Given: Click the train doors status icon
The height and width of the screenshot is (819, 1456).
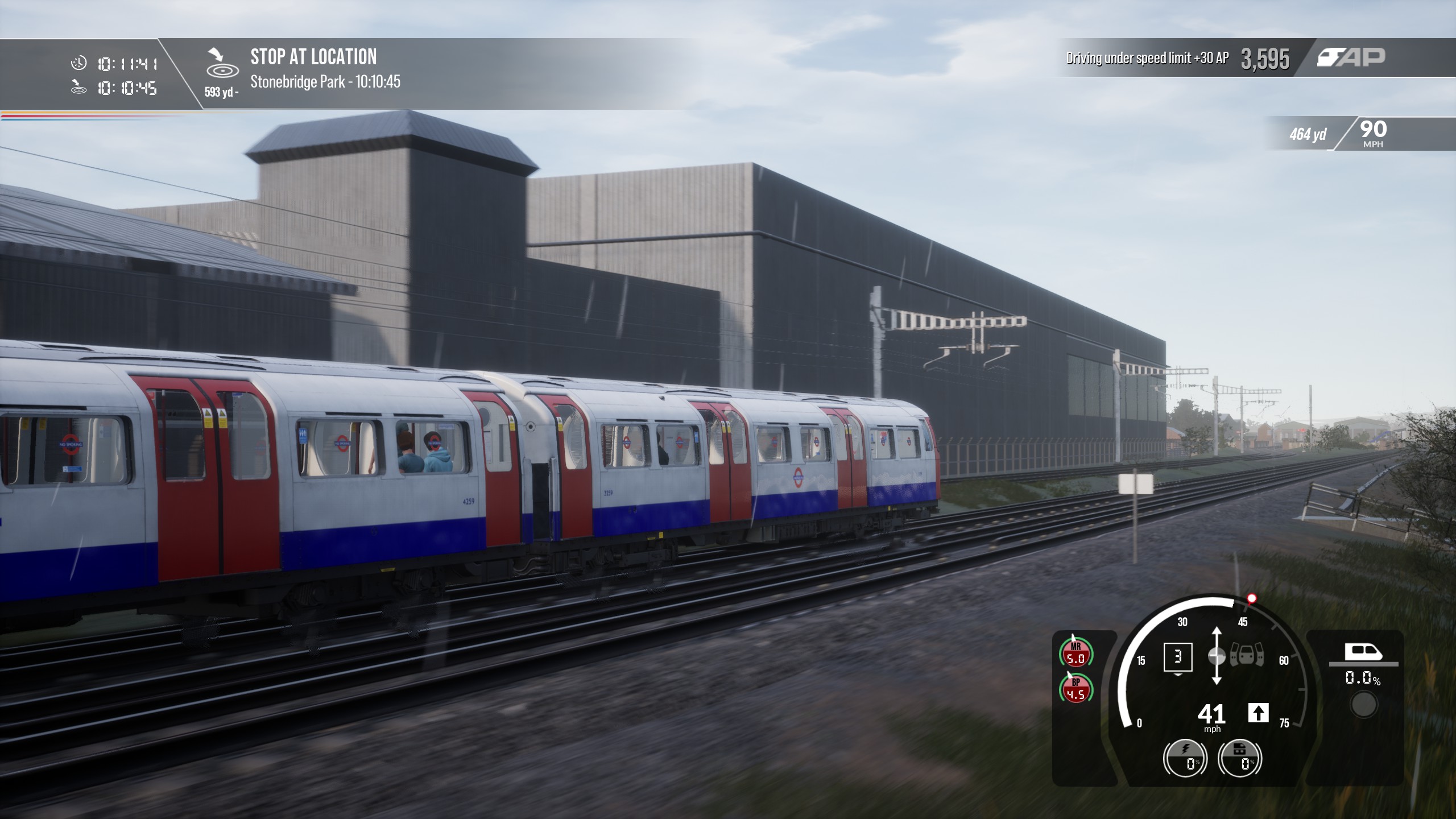Looking at the screenshot, I should 1247,656.
